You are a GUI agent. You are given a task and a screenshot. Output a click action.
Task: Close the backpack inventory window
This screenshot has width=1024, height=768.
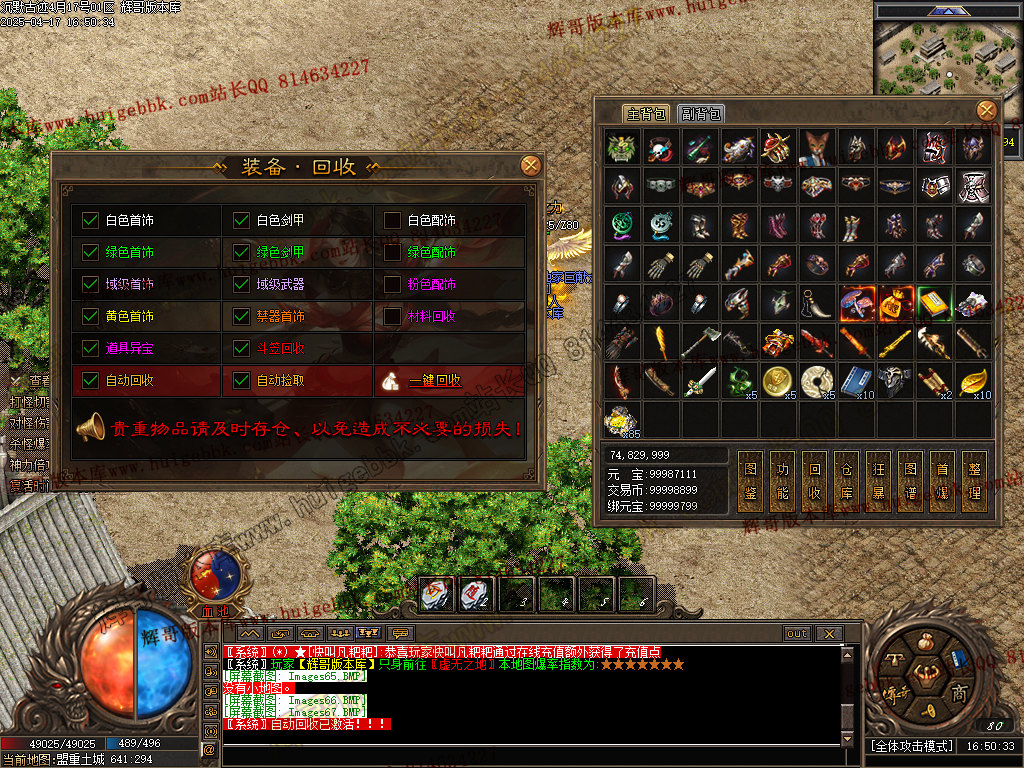point(986,110)
